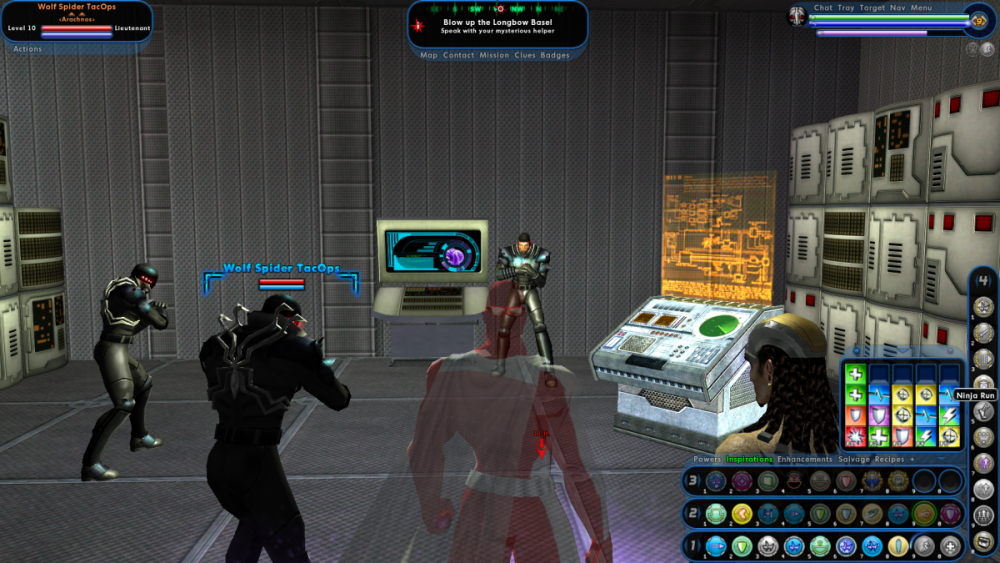Image resolution: width=1000 pixels, height=563 pixels.
Task: Activate the Ninja Run power icon
Action: [984, 412]
